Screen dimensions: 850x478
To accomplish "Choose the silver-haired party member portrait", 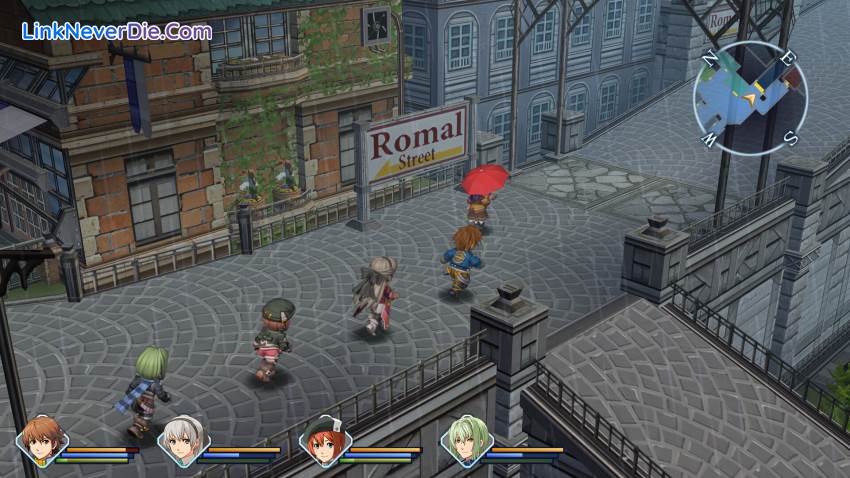I will coord(183,441).
